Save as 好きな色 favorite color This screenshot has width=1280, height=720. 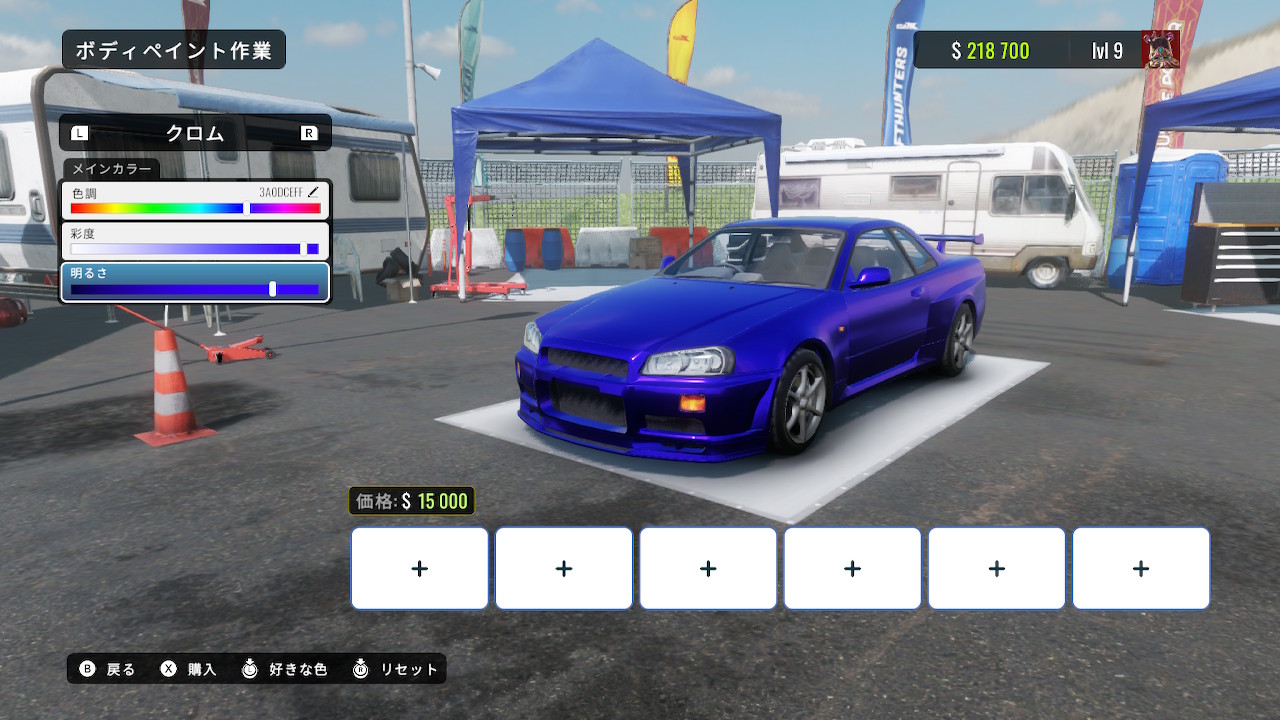[x=285, y=669]
